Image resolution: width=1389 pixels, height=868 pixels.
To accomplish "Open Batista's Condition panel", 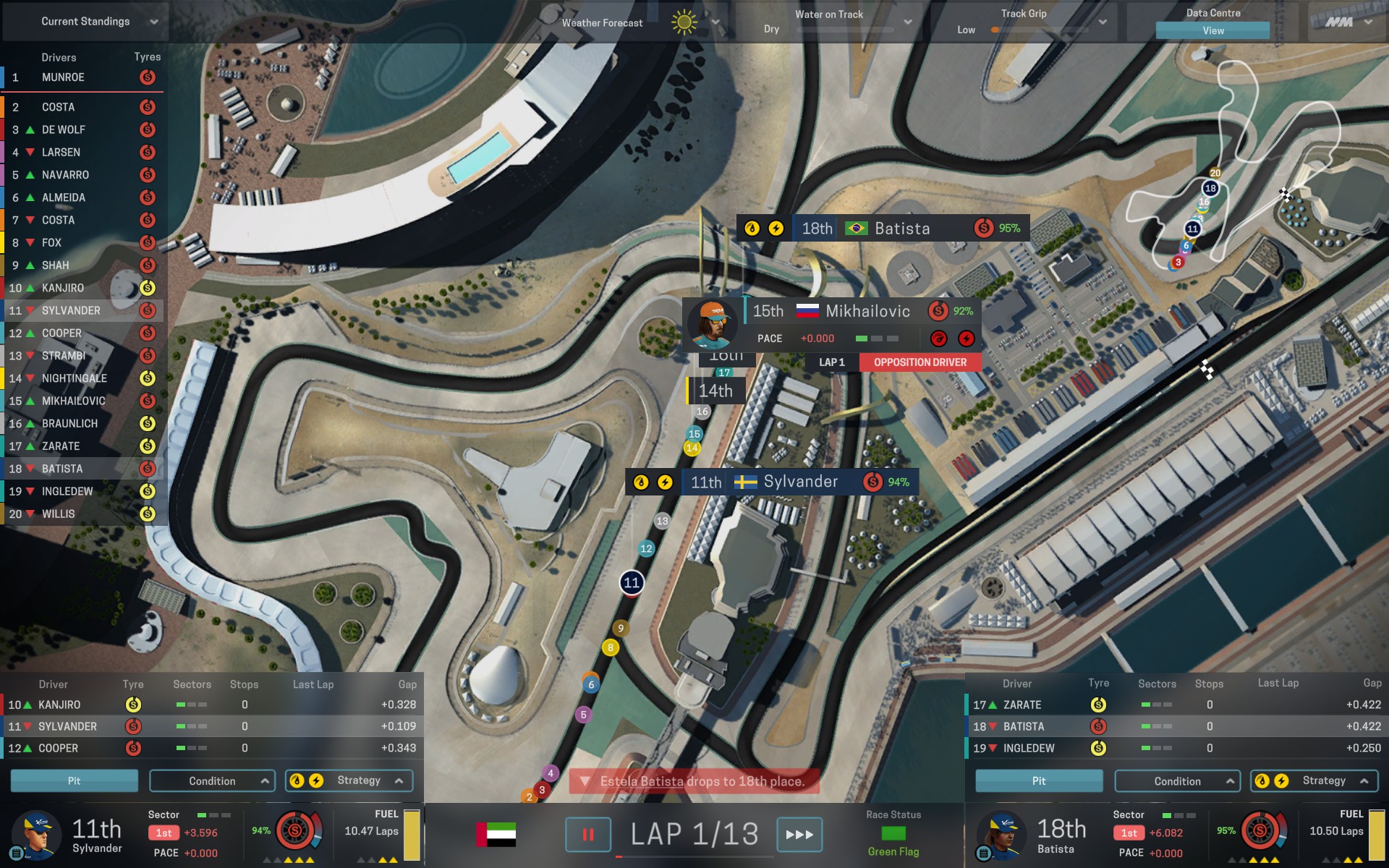I will 1177,781.
